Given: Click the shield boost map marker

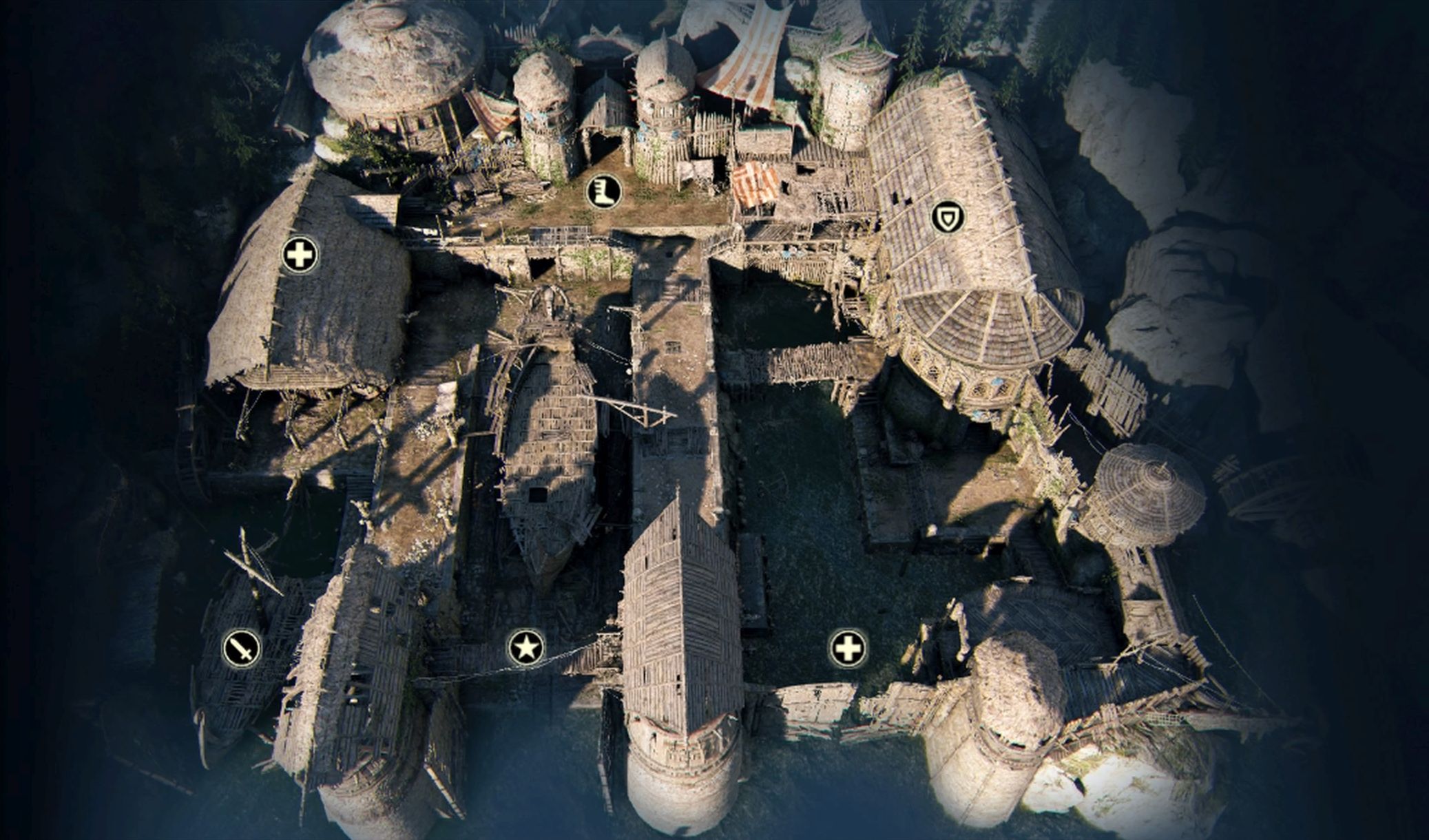Looking at the screenshot, I should 948,218.
